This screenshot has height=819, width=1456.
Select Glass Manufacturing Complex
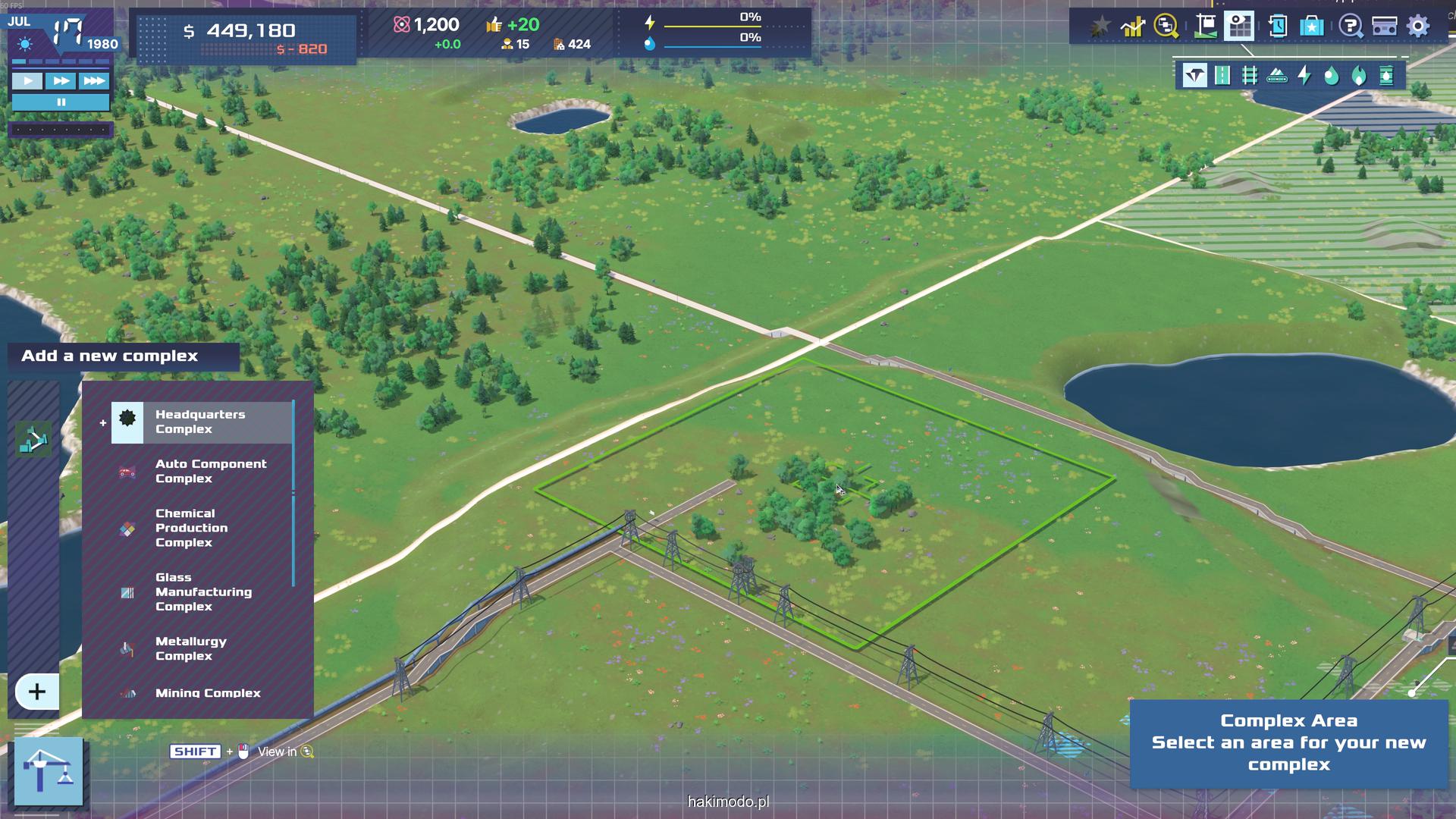click(x=202, y=591)
